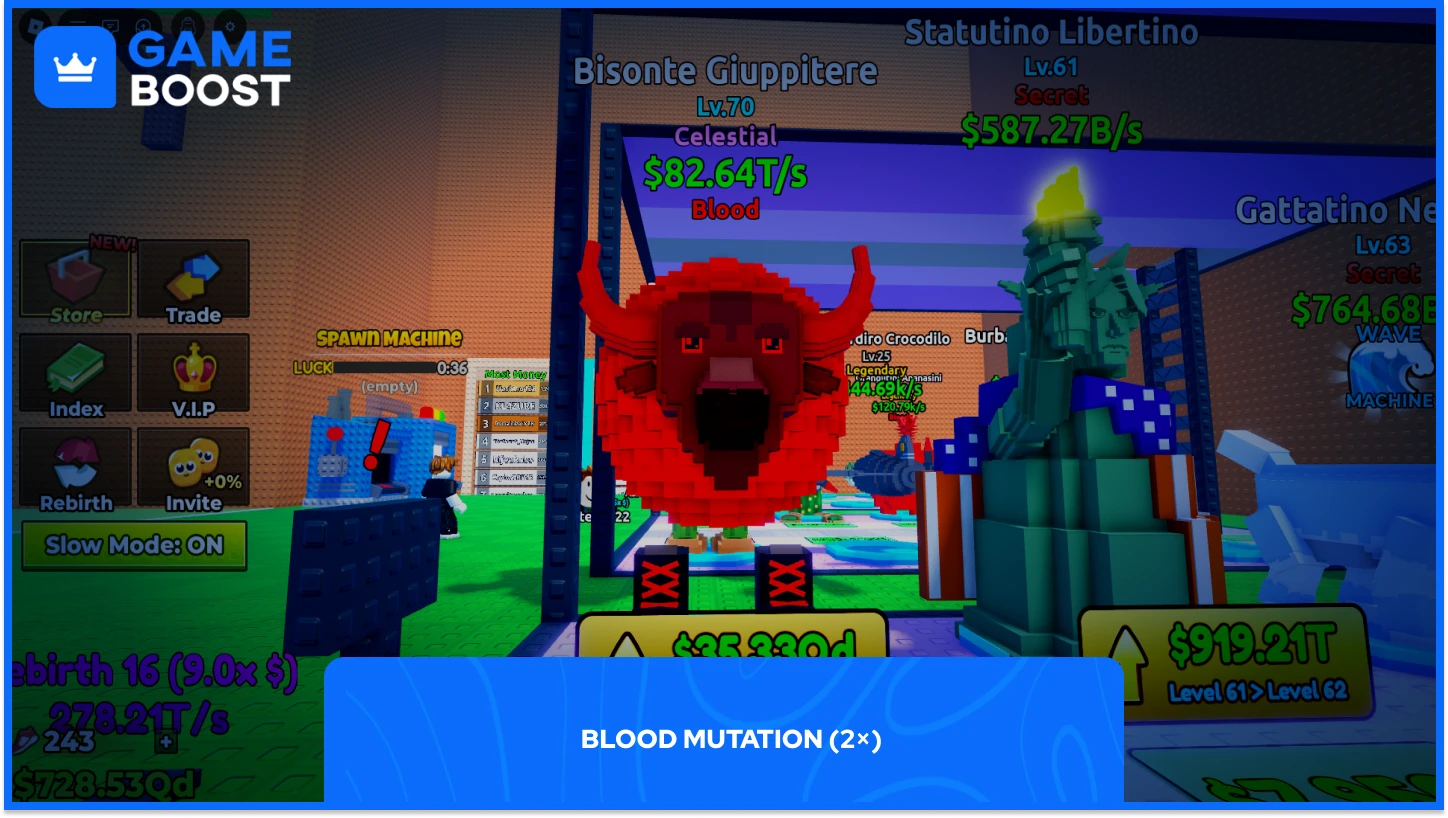Toggle the emote upload icon
The height and width of the screenshot is (818, 1448).
click(x=144, y=25)
